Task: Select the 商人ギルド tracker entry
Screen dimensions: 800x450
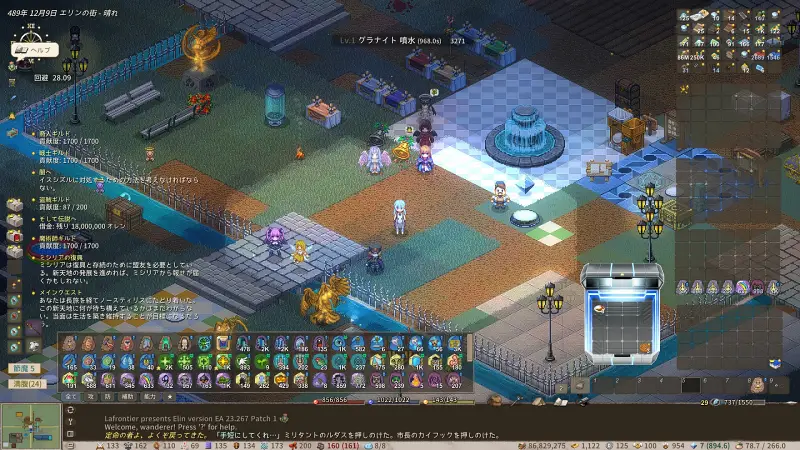Action: [x=54, y=131]
